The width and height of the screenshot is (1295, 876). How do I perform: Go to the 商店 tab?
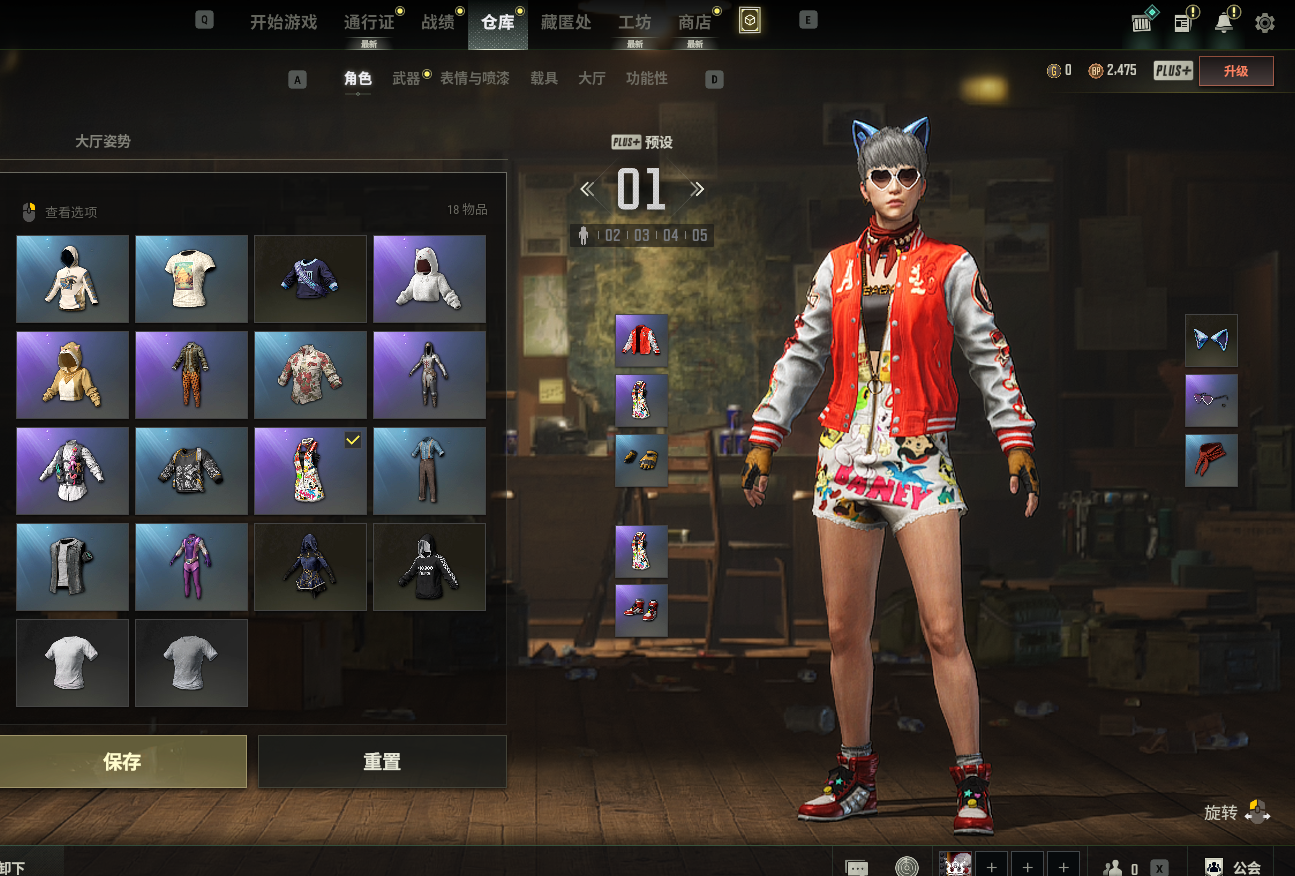point(694,22)
